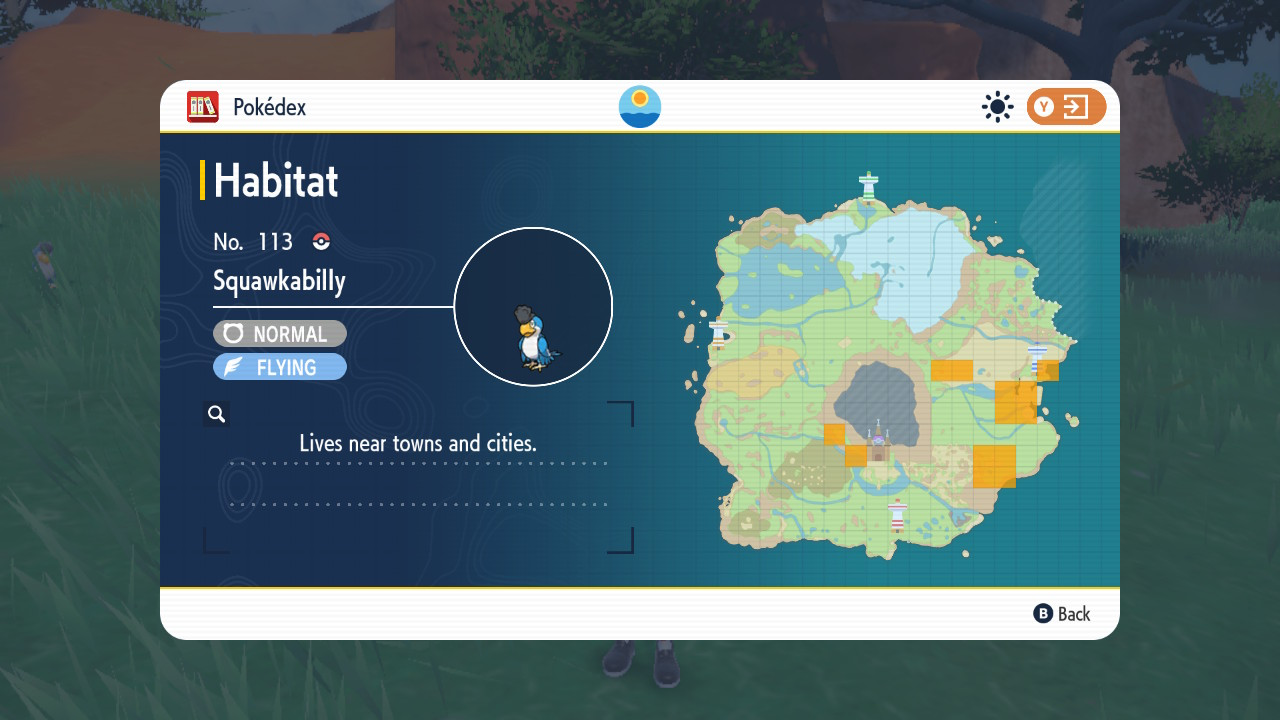This screenshot has width=1280, height=720.
Task: Select the FLYING type badge
Action: pyautogui.click(x=279, y=366)
